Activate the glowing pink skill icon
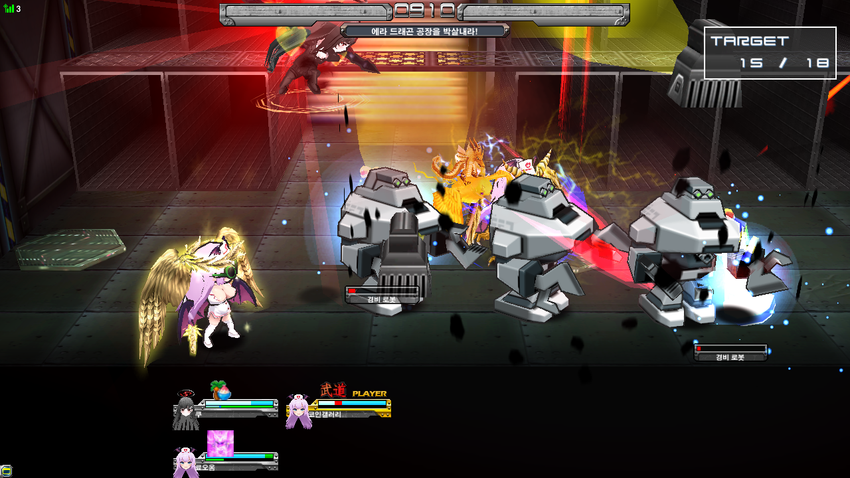This screenshot has height=478, width=850. pos(219,441)
